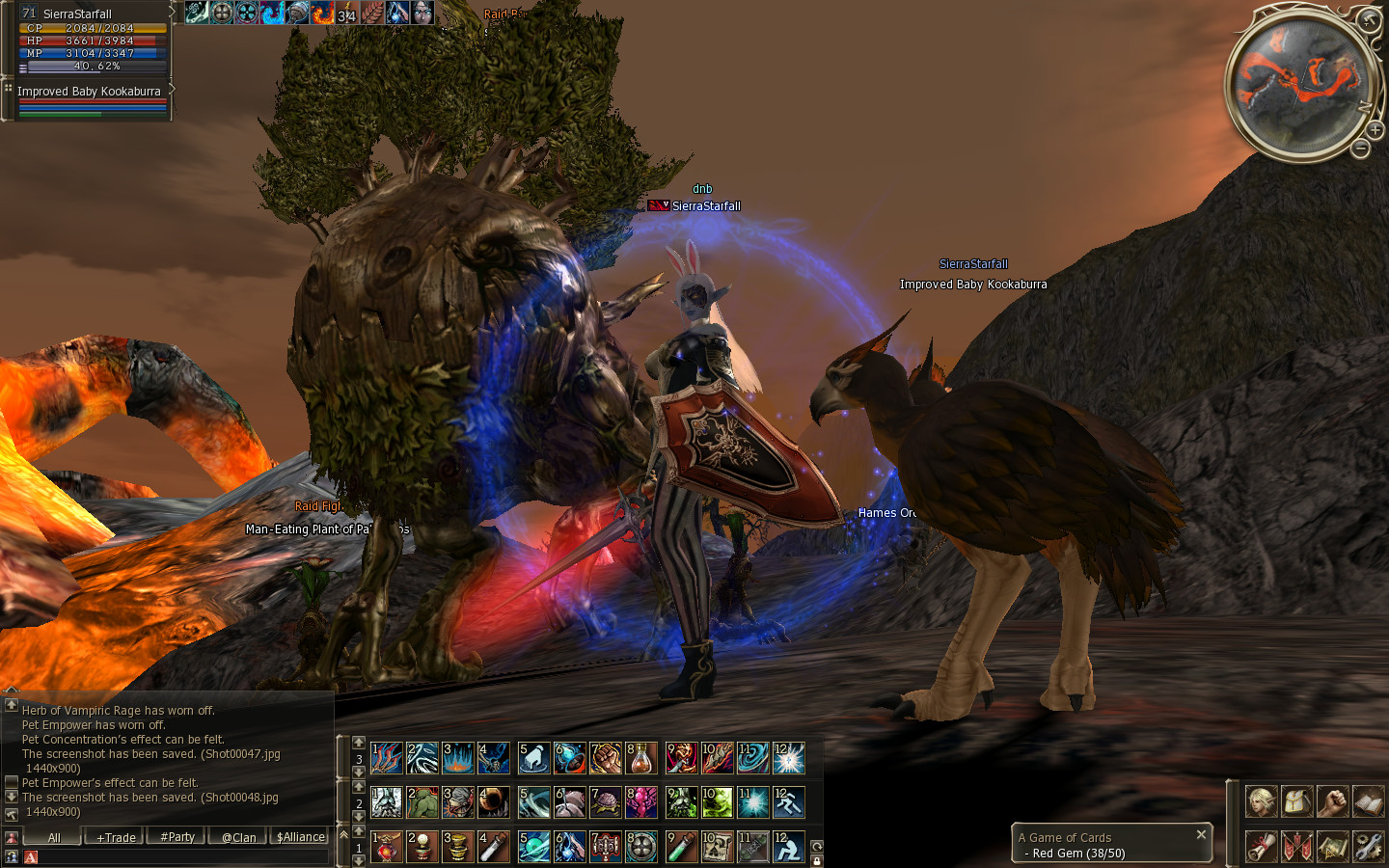Open the actions fist icon
Screen dimensions: 1389x868
tap(1332, 800)
